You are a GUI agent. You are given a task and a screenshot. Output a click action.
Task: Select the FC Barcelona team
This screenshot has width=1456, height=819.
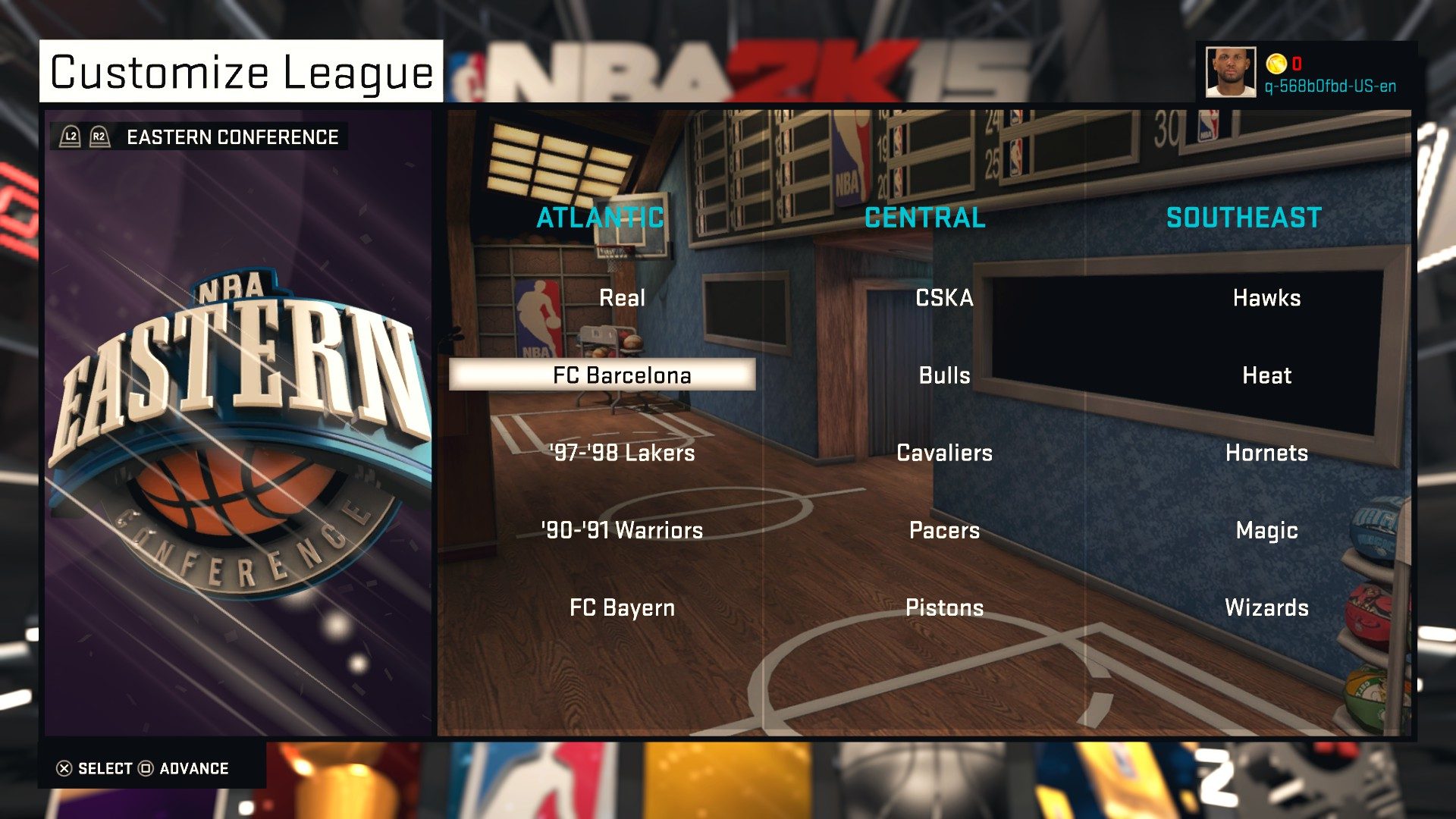pyautogui.click(x=622, y=375)
